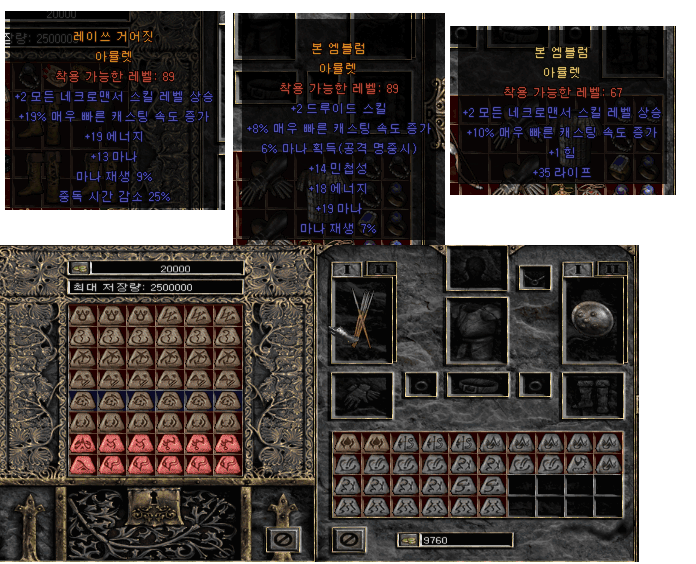
Task: Switch to weapon set II above the javelins
Action: point(377,269)
